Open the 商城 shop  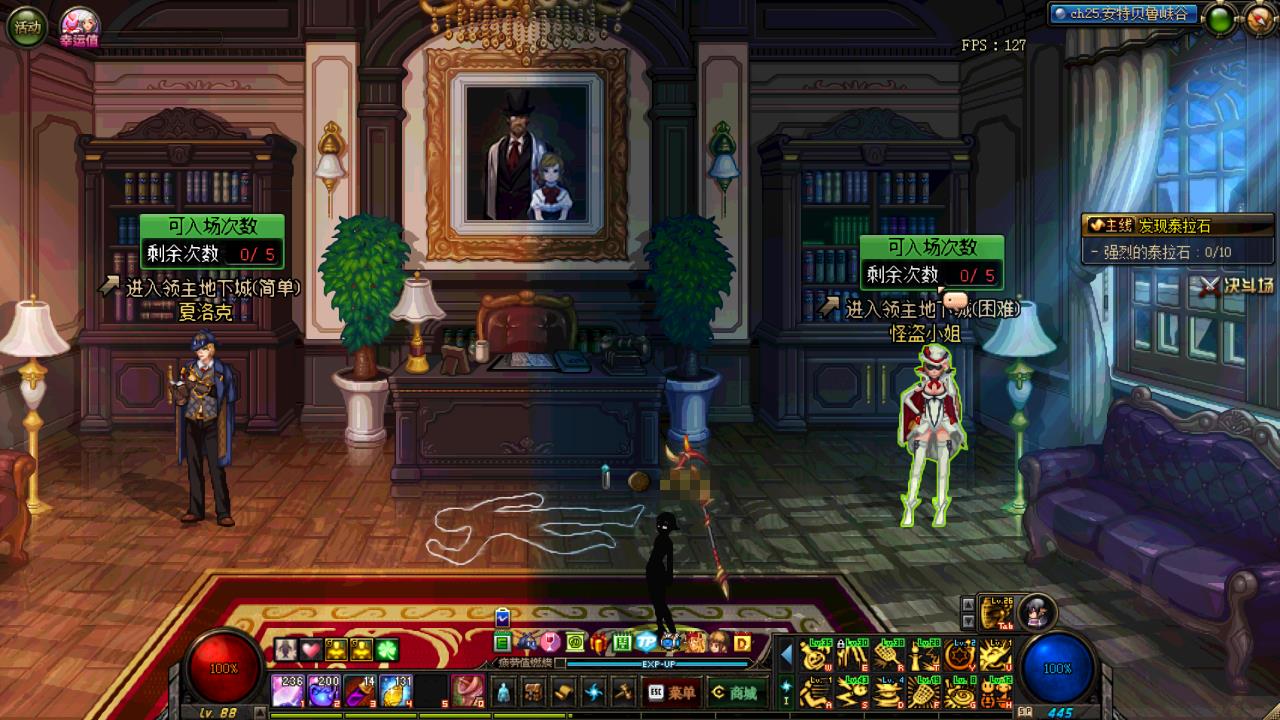(735, 692)
